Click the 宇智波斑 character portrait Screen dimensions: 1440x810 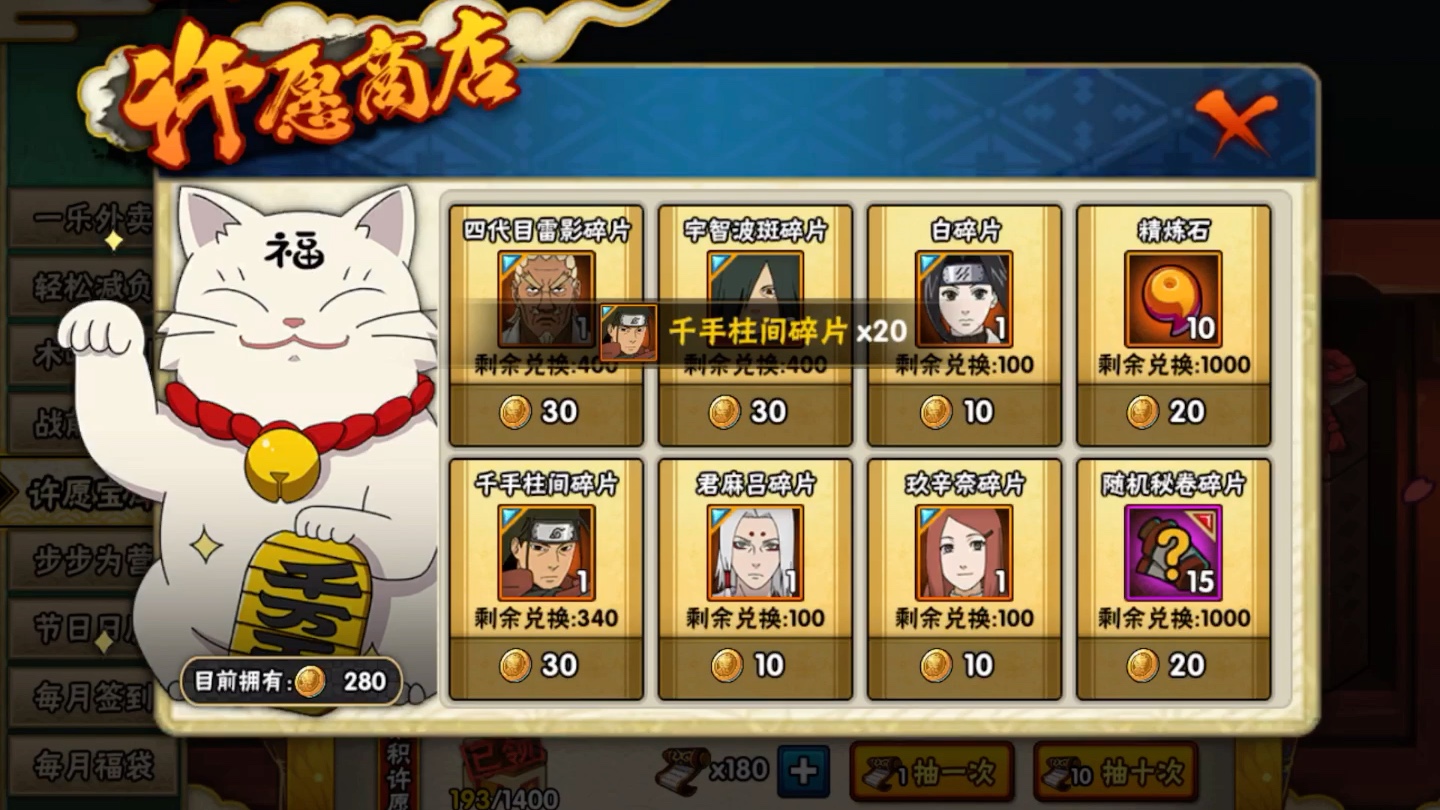click(754, 290)
